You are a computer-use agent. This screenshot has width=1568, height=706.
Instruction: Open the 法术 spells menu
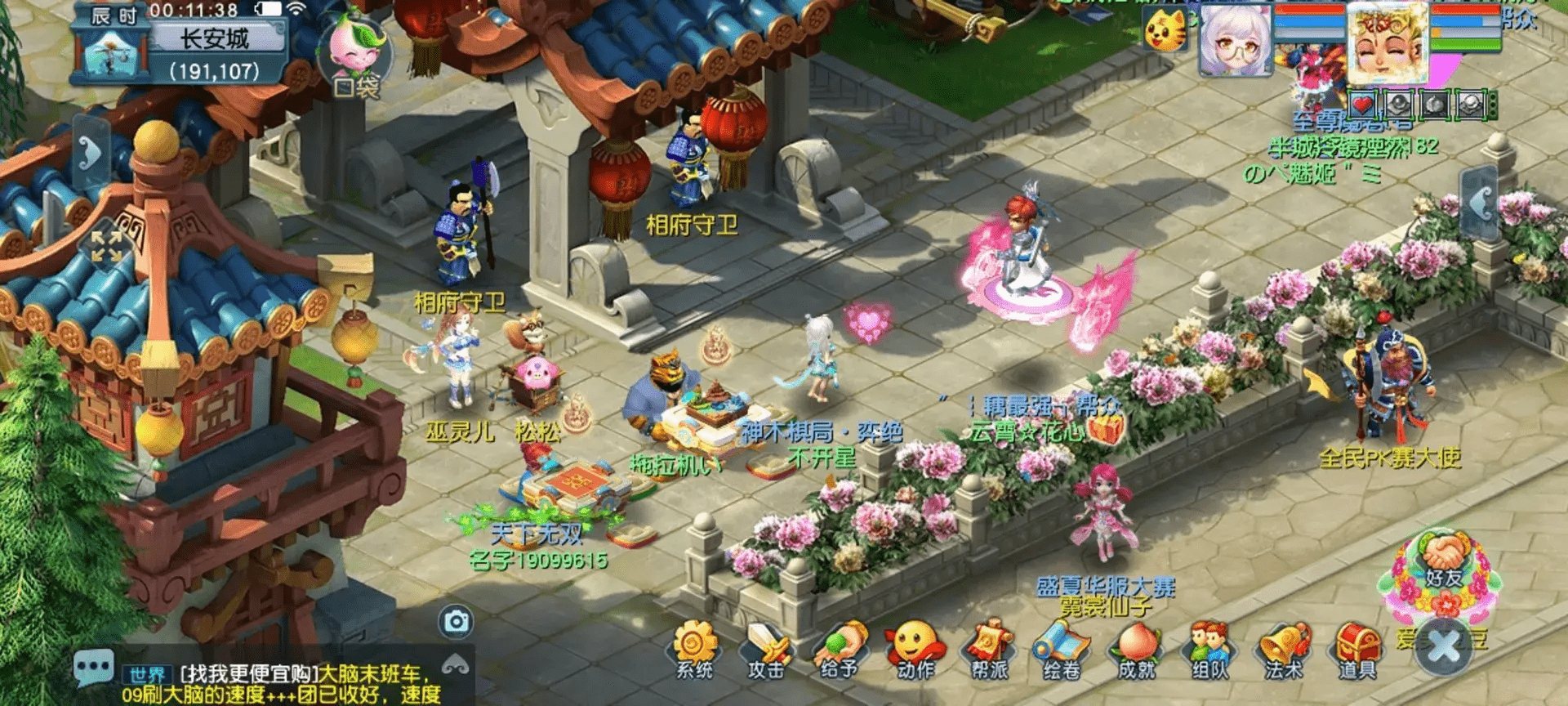(1283, 650)
